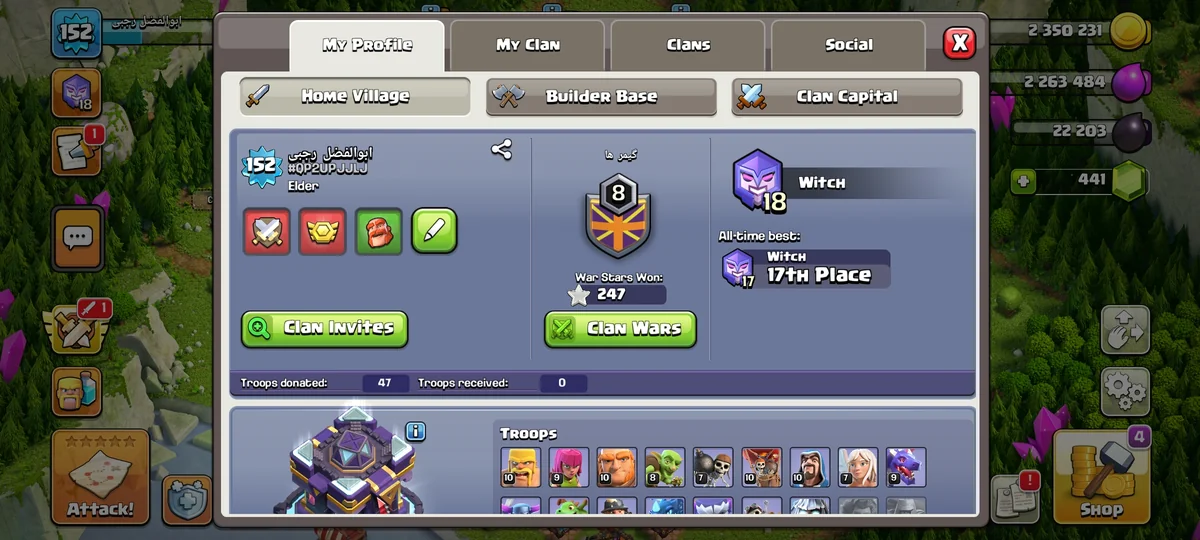Tap the Attack! button
Image resolution: width=1200 pixels, height=540 pixels.
[x=100, y=478]
